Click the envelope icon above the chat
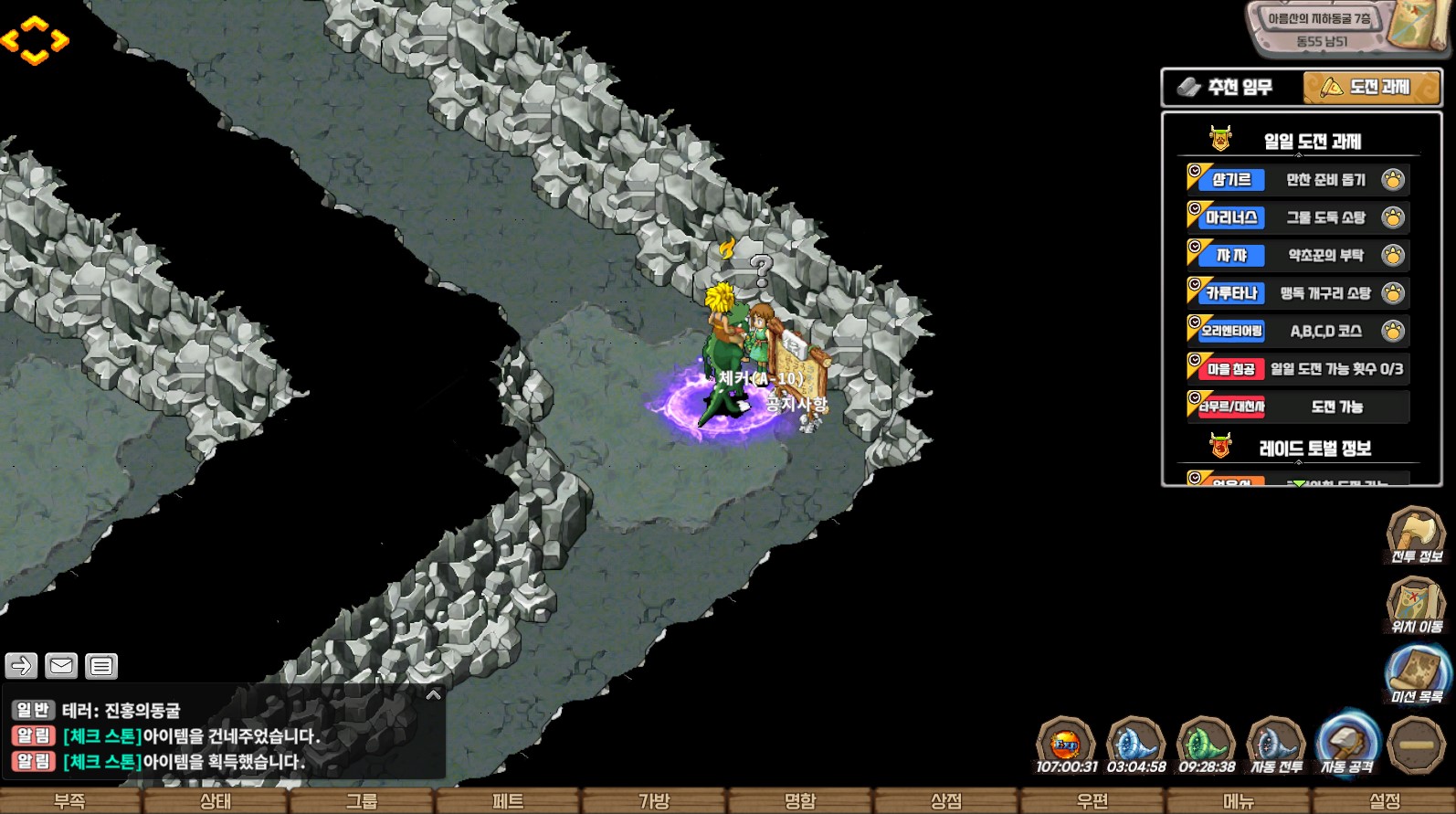The image size is (1456, 814). tap(61, 666)
